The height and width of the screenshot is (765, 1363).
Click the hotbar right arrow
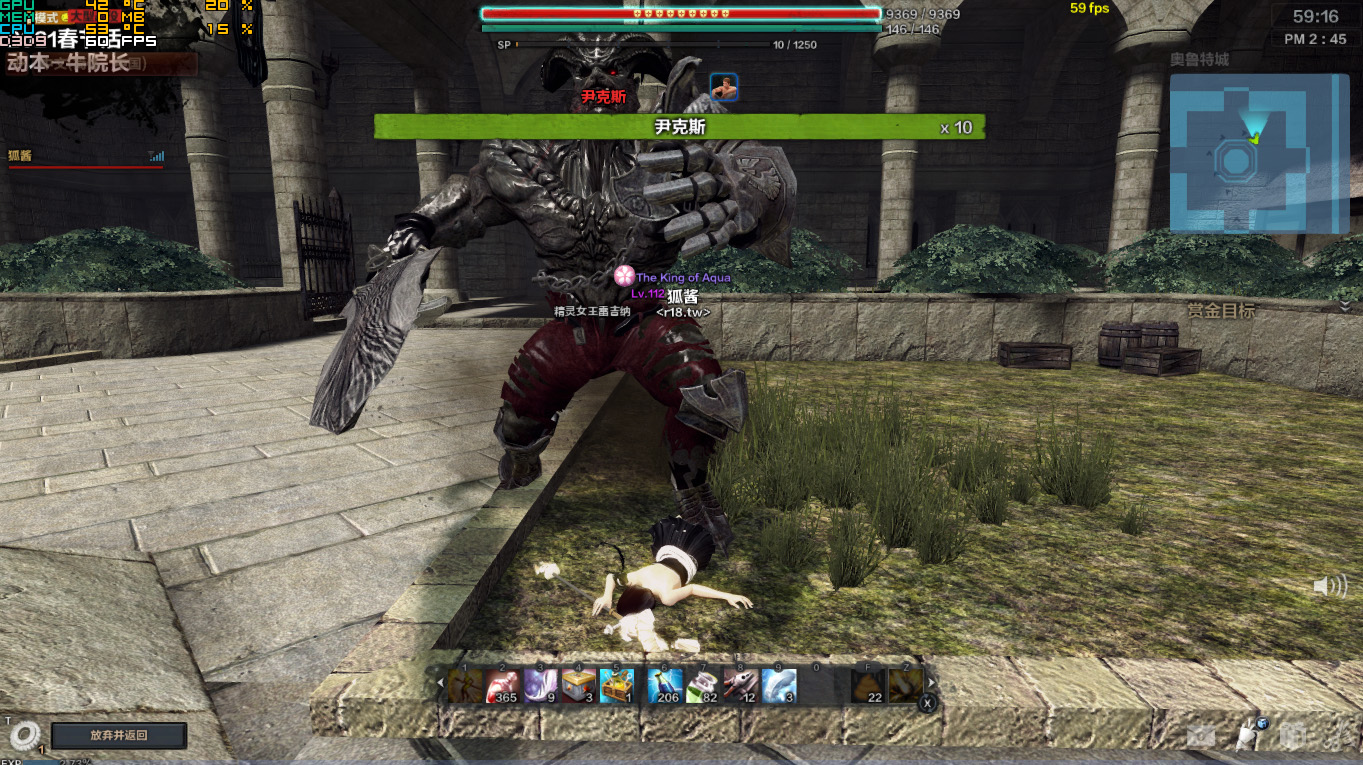pos(931,683)
